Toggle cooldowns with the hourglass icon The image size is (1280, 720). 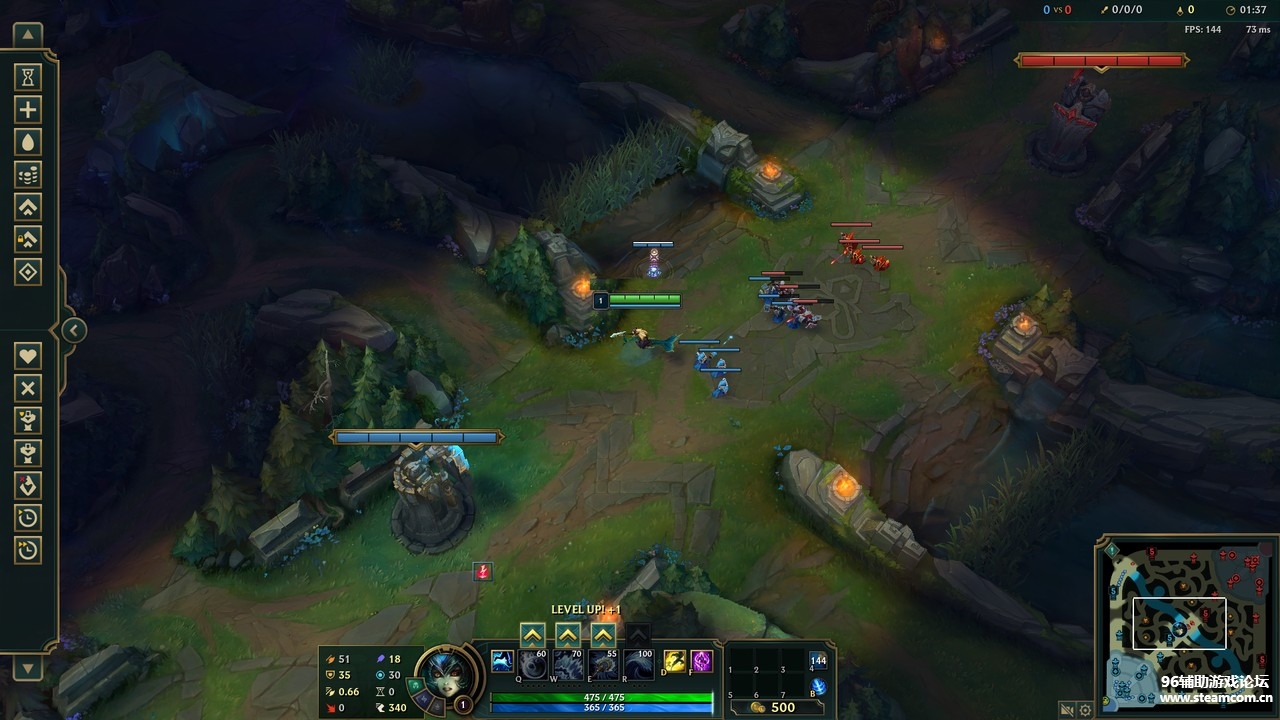[x=27, y=75]
